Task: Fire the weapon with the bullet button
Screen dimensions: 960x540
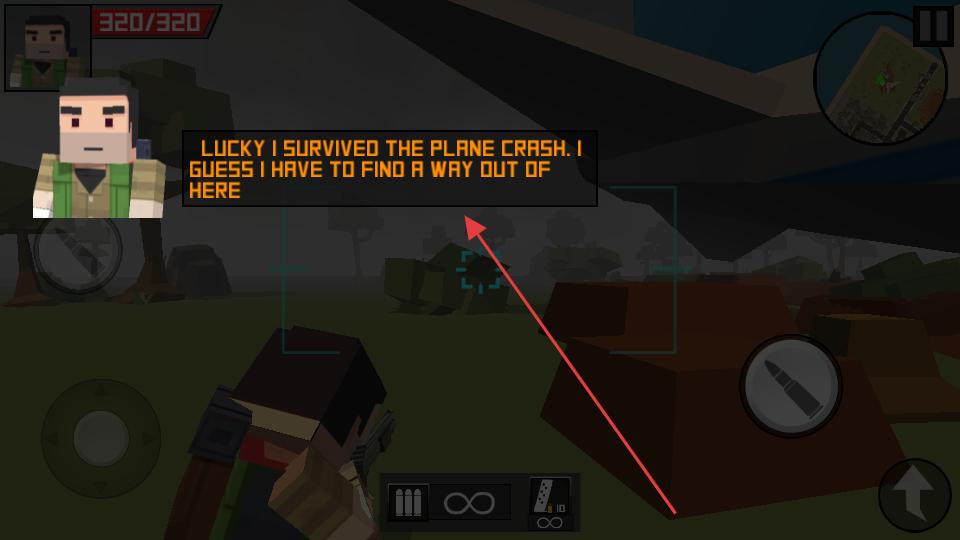Action: click(x=791, y=385)
